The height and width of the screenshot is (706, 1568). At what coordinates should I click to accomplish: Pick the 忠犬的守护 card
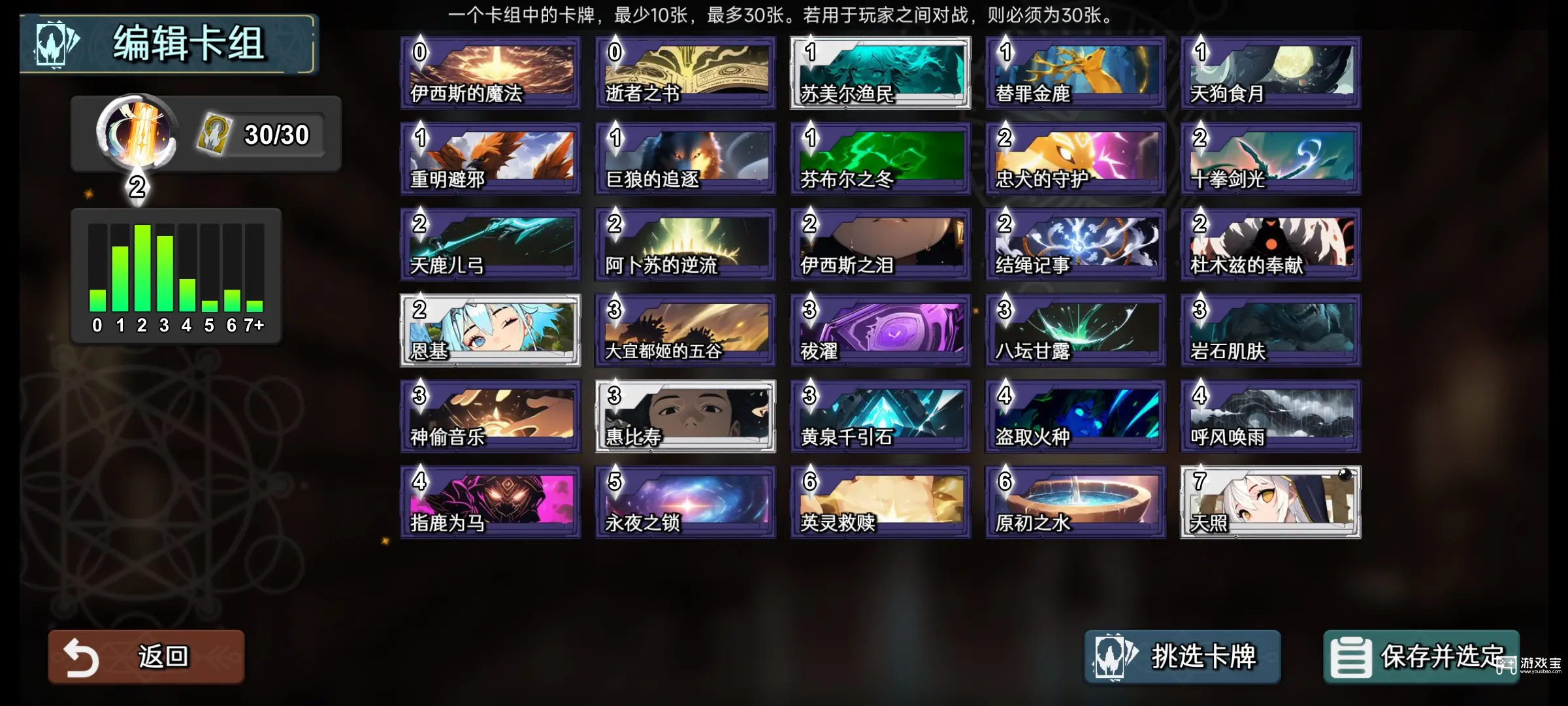pyautogui.click(x=1075, y=159)
